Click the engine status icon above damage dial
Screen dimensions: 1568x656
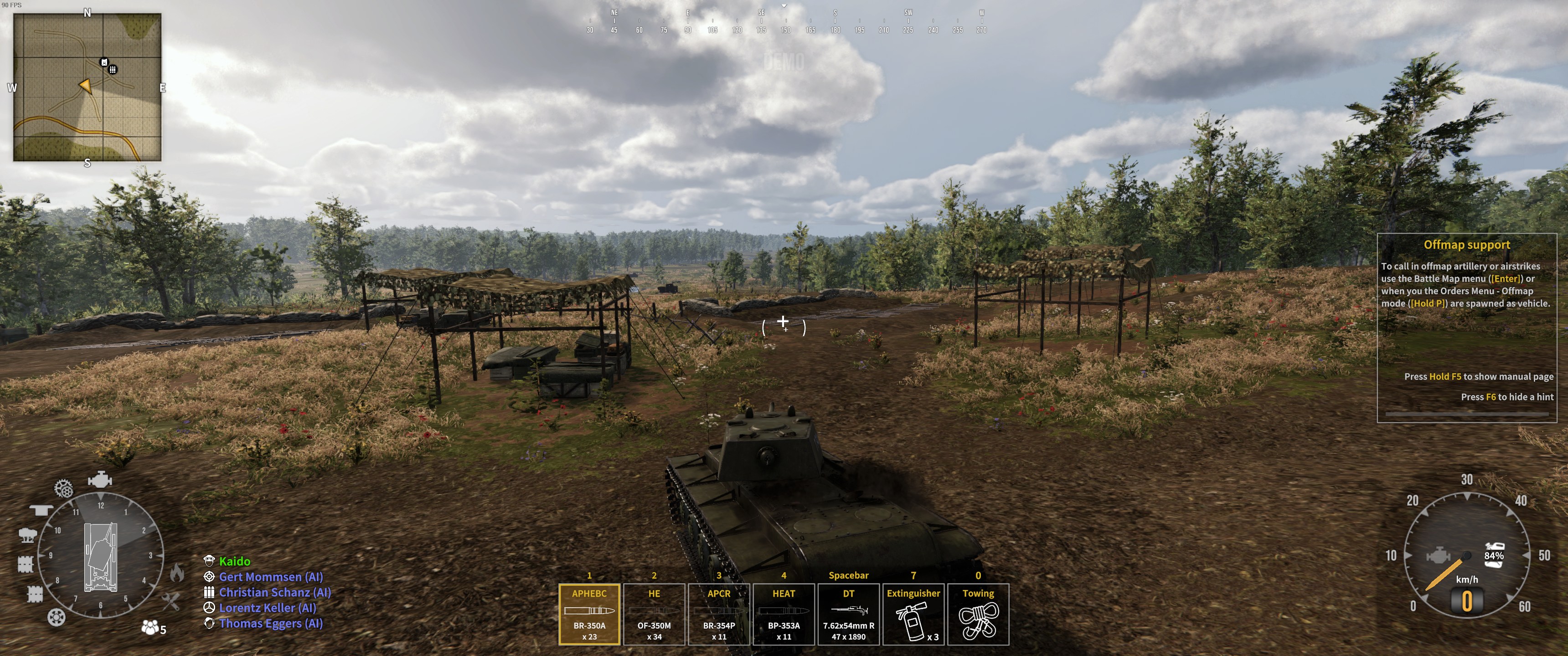(100, 480)
